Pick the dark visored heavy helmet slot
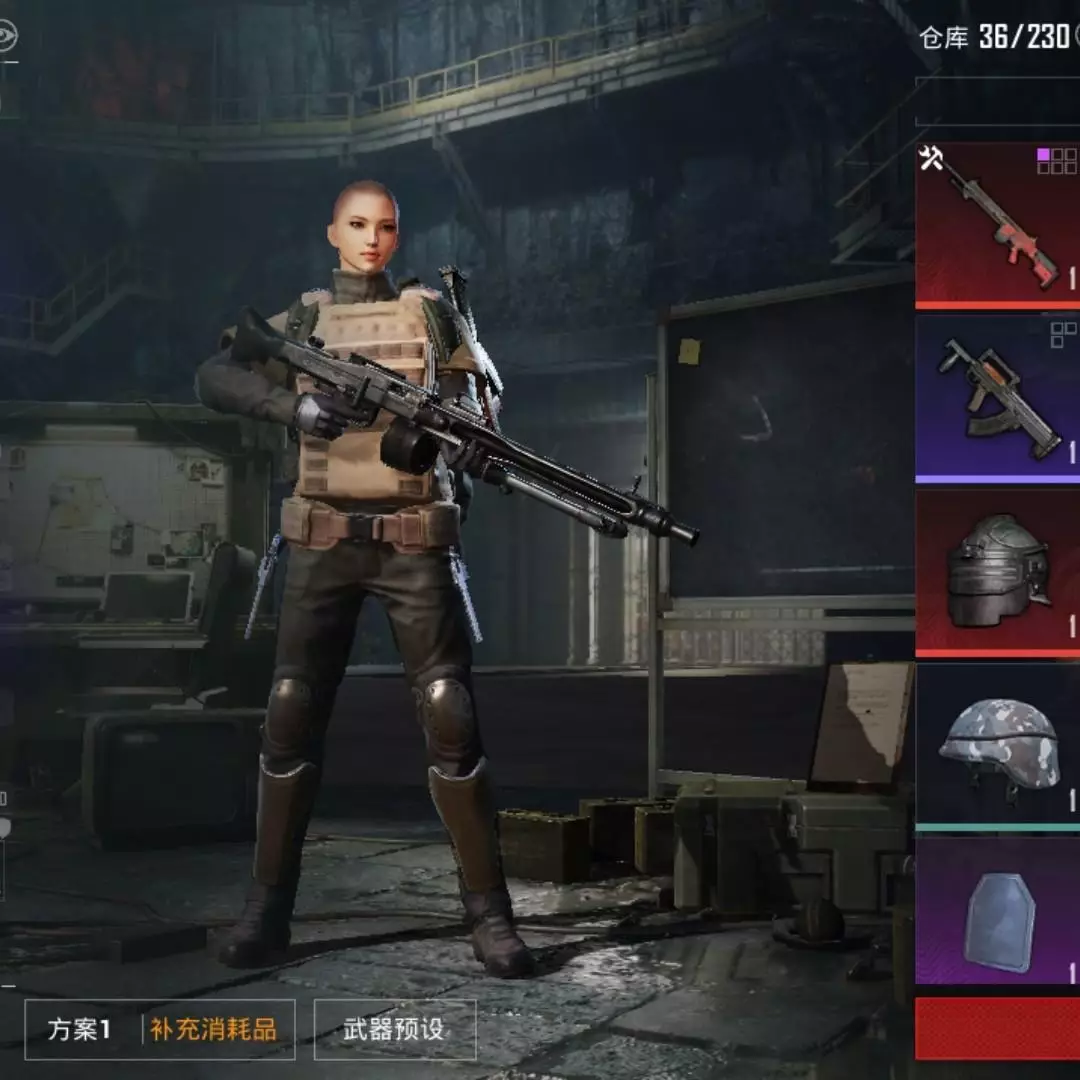The width and height of the screenshot is (1080, 1080). 997,572
